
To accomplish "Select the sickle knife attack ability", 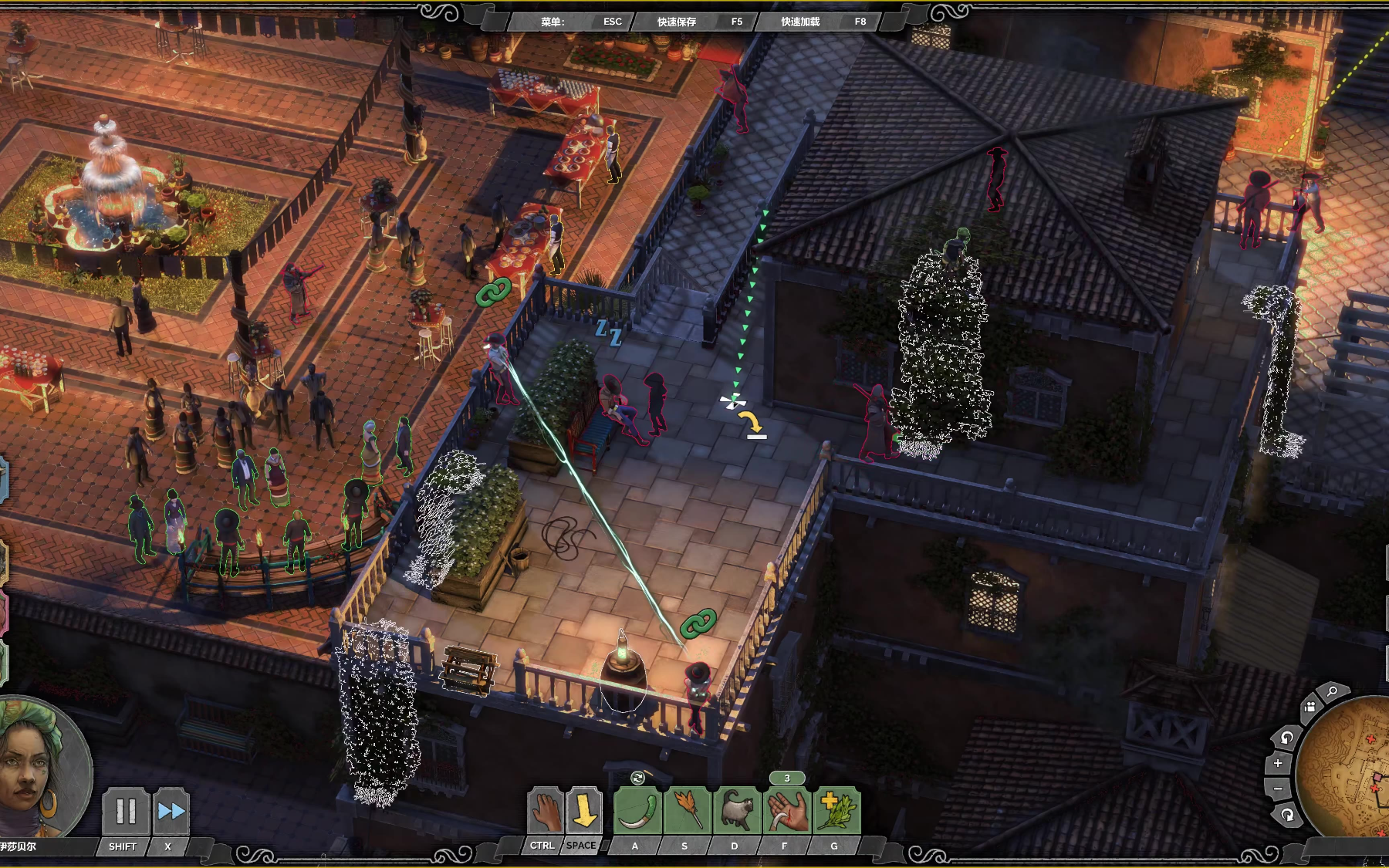I will (x=637, y=810).
